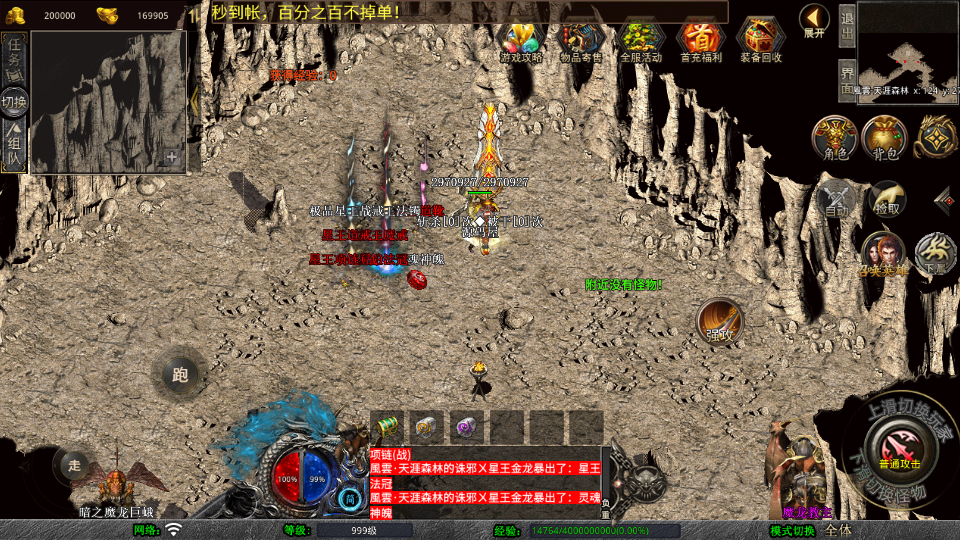Image resolution: width=960 pixels, height=540 pixels.
Task: Select the 跑 run movement button
Action: point(180,375)
